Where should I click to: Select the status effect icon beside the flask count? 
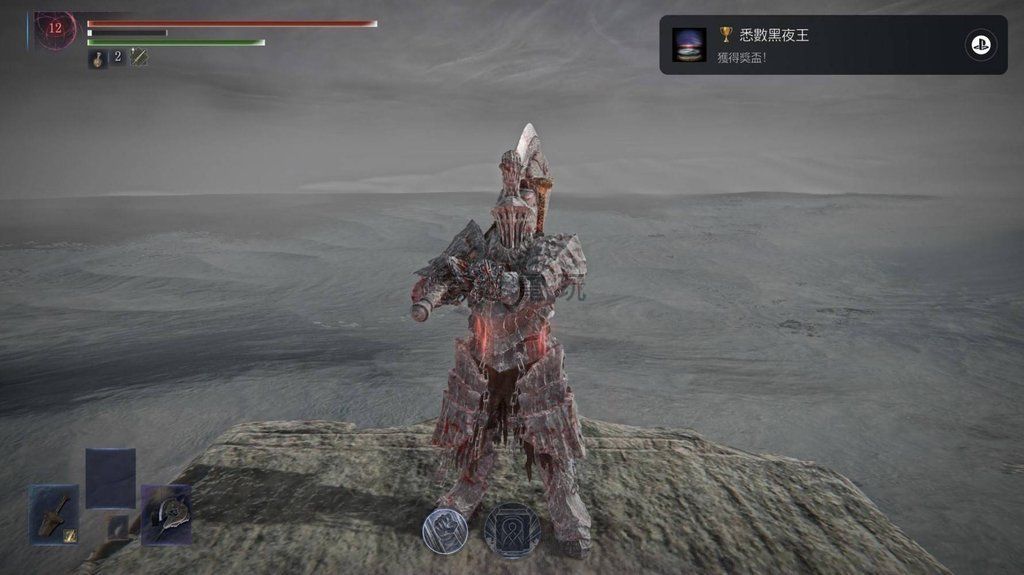(x=139, y=58)
